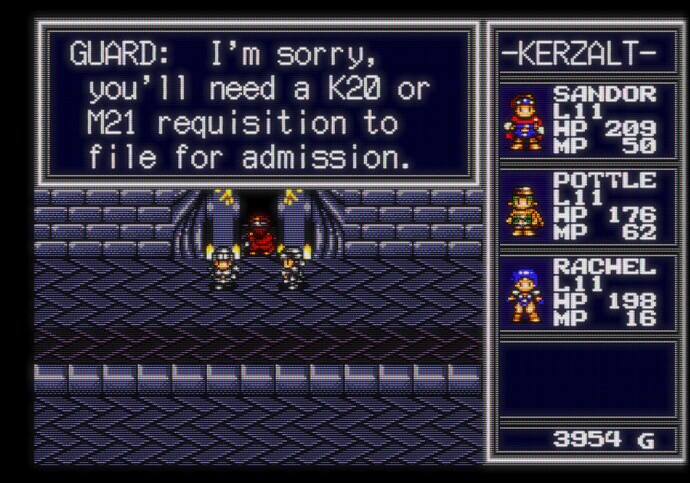Viewport: 690px width, 483px height.
Task: Pick Rachel's party status panel
Action: coord(579,292)
